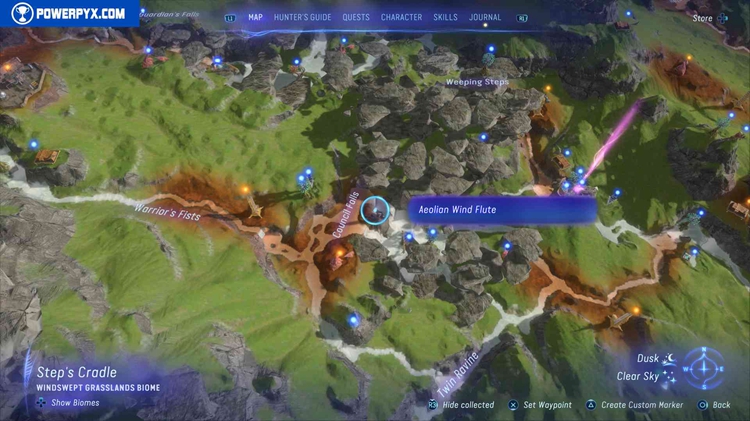Select the Character tab
The width and height of the screenshot is (750, 421).
401,18
